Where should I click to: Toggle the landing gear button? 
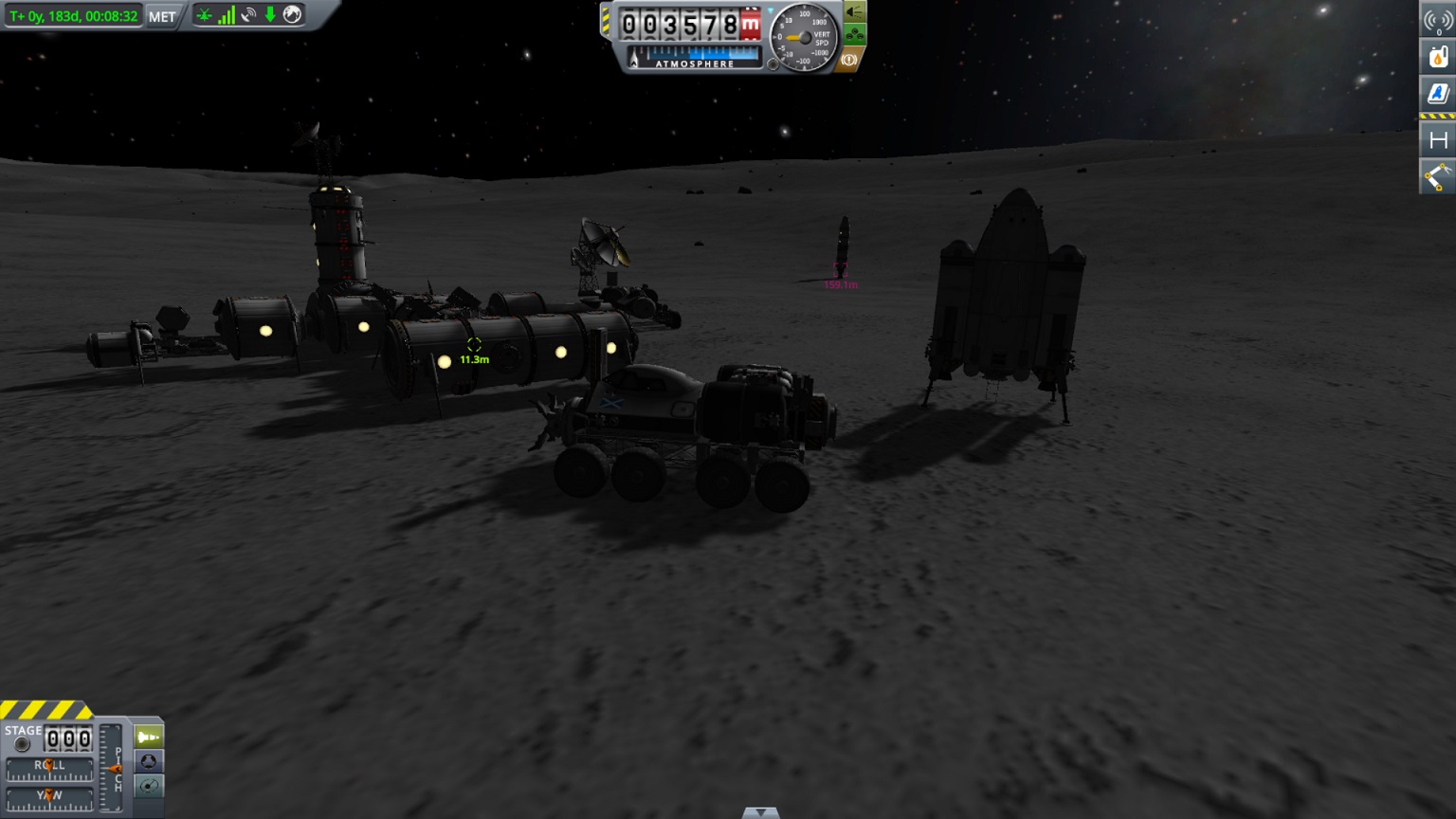[854, 36]
